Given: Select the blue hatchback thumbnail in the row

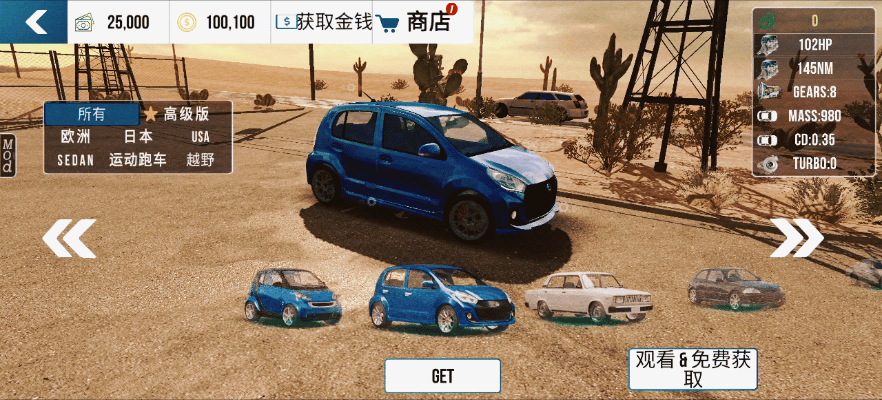Looking at the screenshot, I should (441, 298).
